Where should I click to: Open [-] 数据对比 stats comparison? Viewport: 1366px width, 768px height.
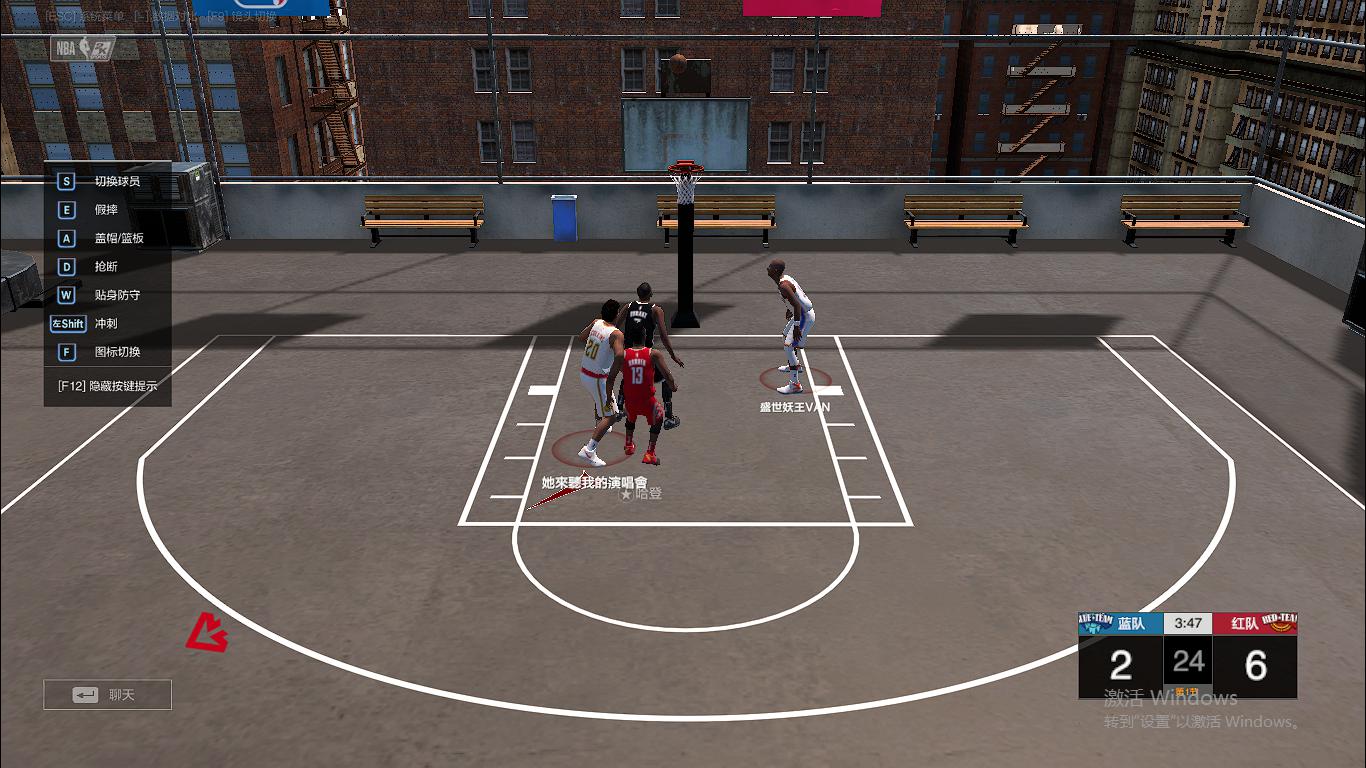(x=160, y=16)
